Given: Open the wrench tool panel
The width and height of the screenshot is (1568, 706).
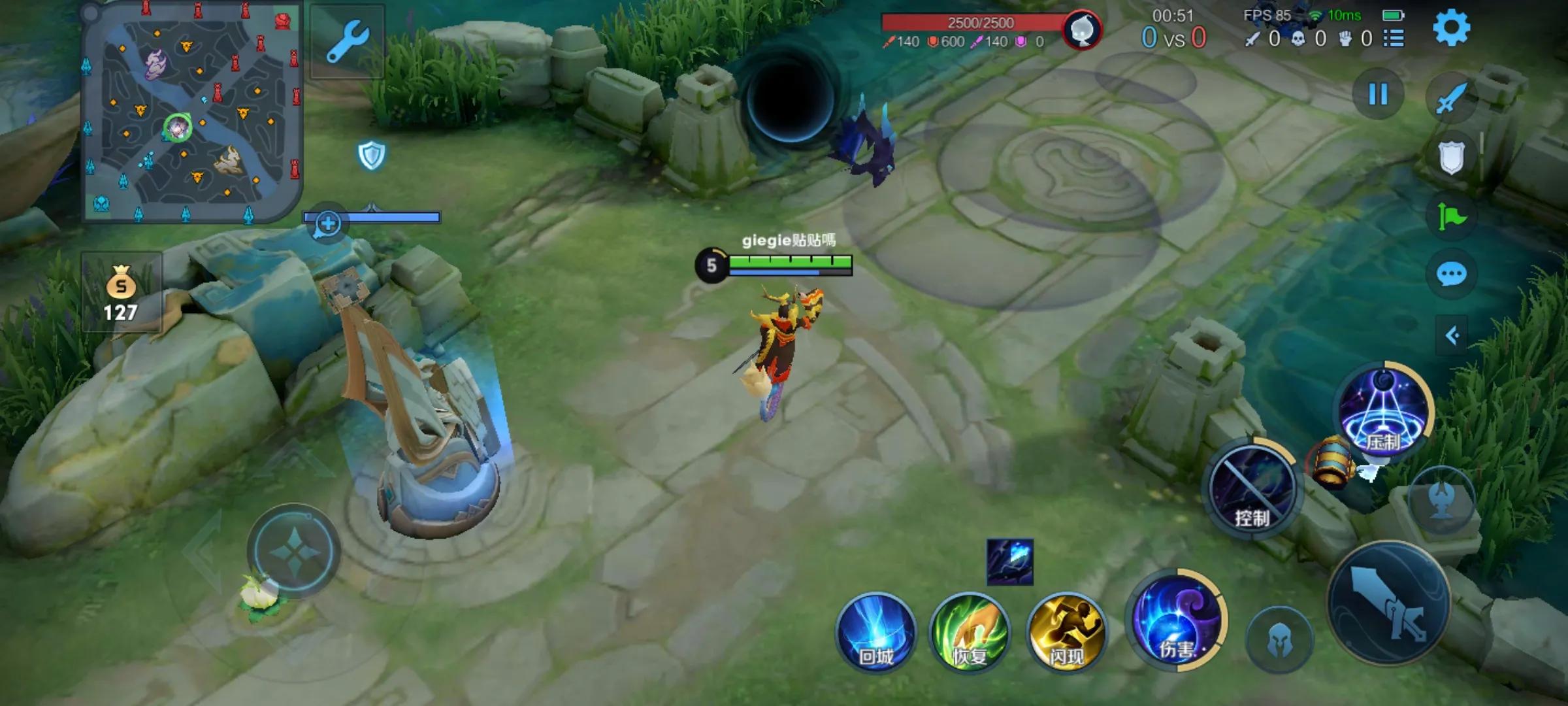Looking at the screenshot, I should click(347, 41).
